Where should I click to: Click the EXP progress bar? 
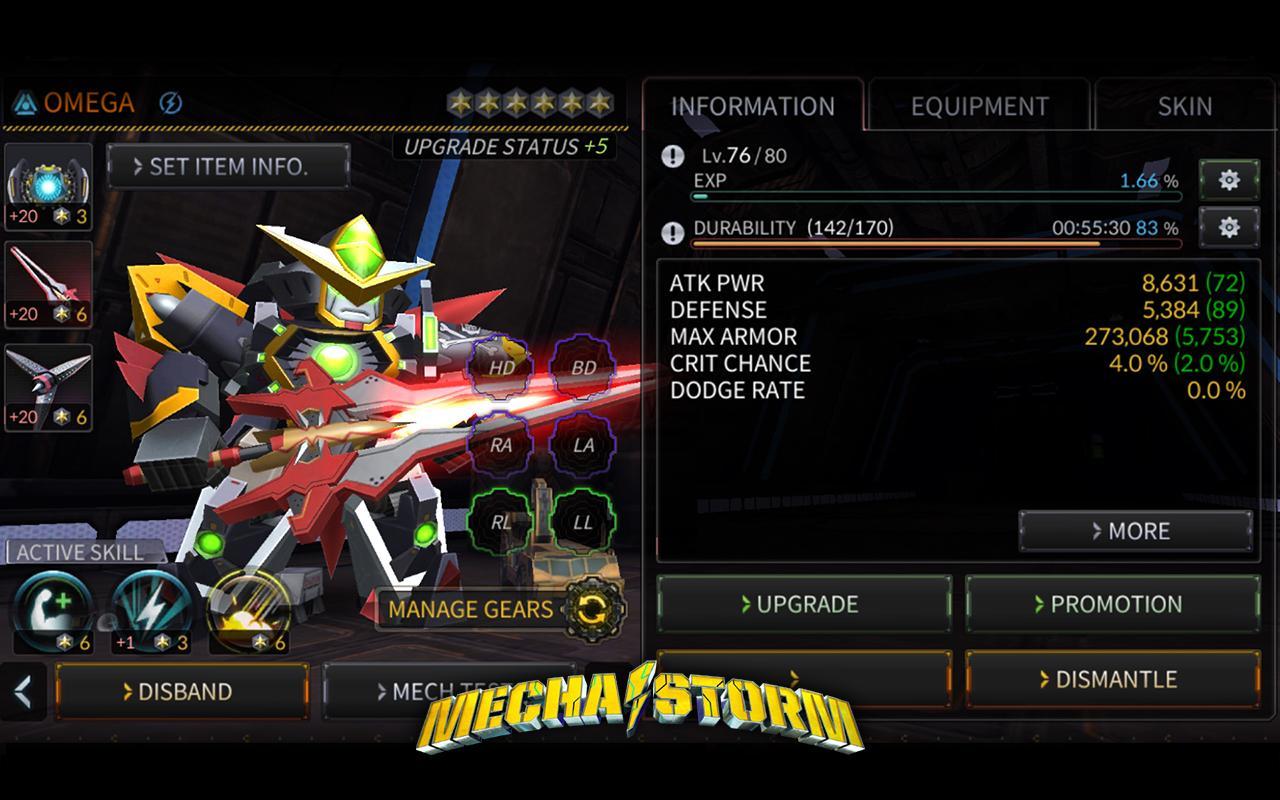pyautogui.click(x=935, y=197)
